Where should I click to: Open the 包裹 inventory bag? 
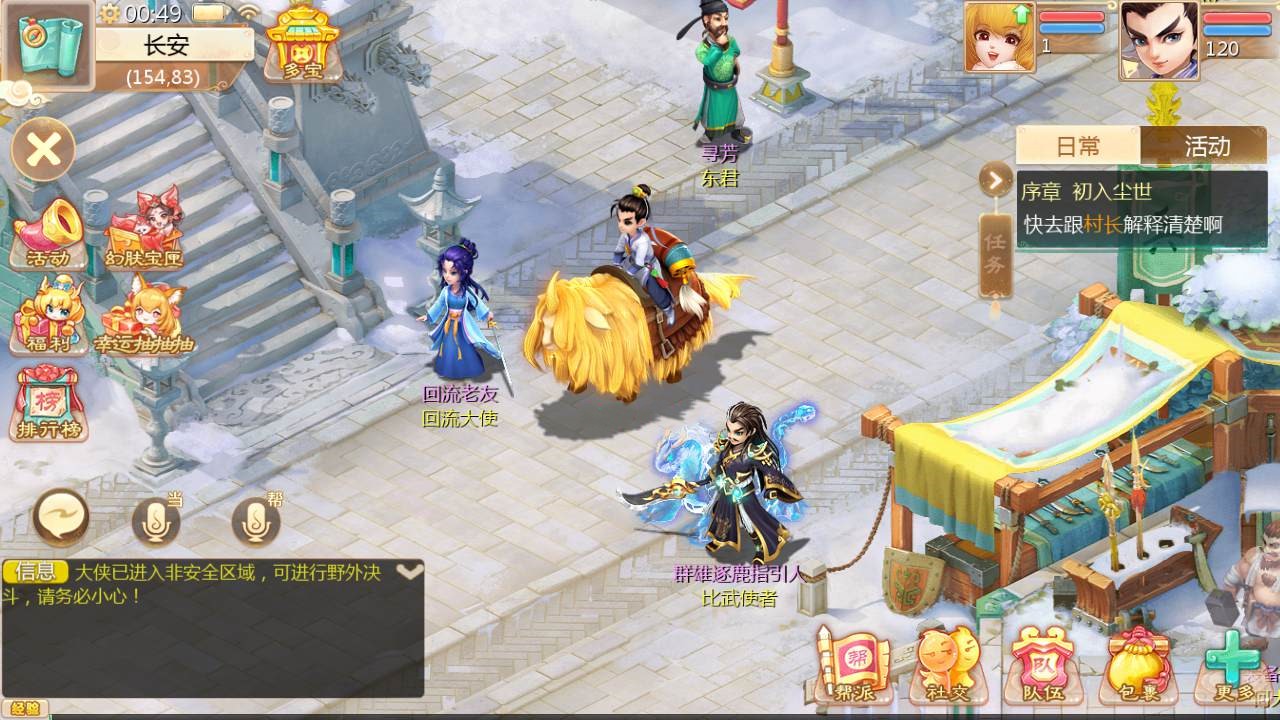tap(1137, 665)
